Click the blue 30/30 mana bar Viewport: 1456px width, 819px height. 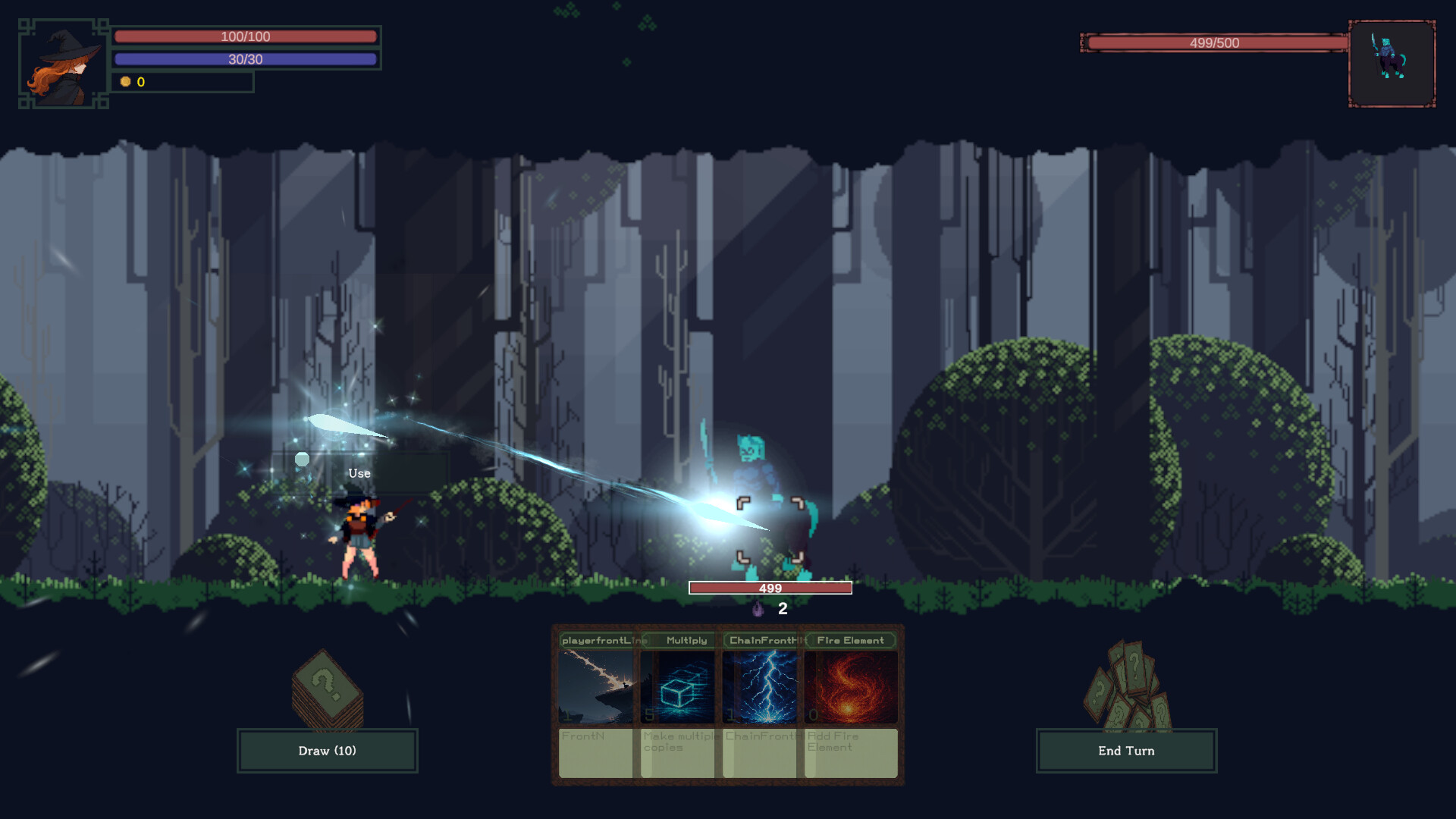(246, 58)
